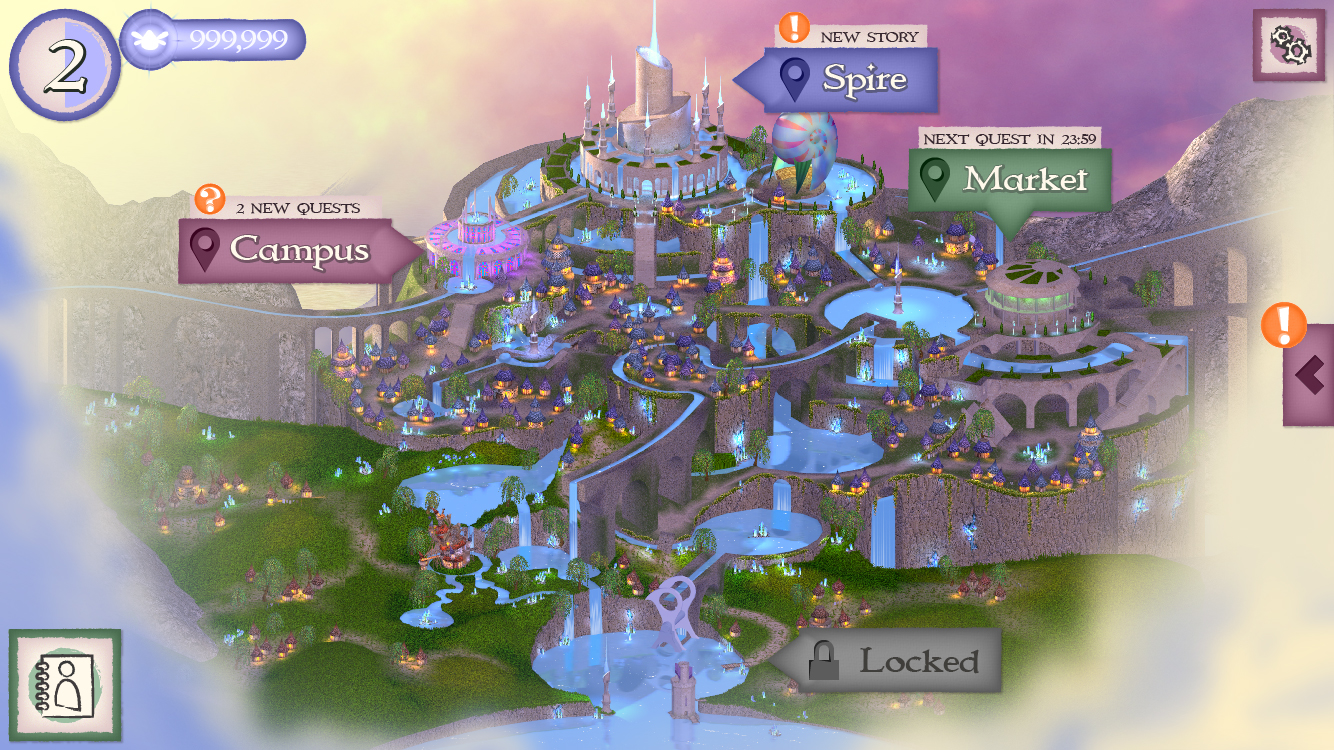
Task: Travel to the Spire location
Action: [848, 79]
